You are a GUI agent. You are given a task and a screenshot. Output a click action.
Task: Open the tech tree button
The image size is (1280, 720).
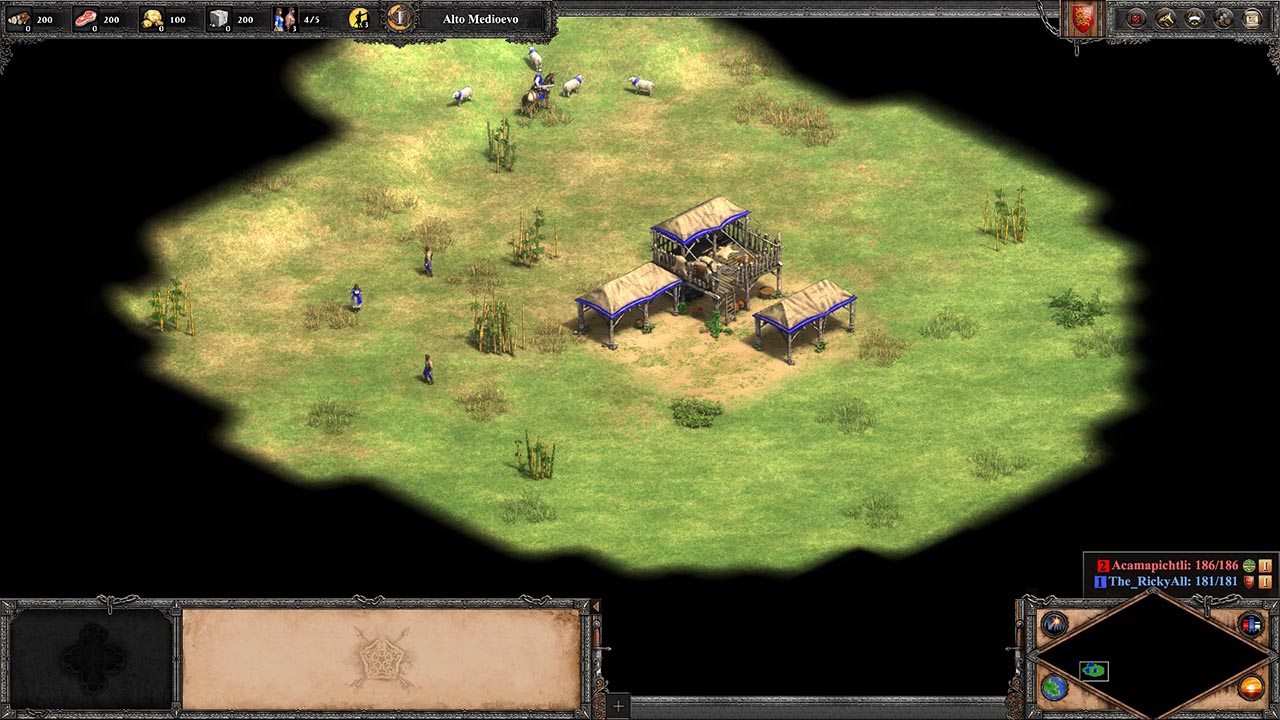[1165, 19]
